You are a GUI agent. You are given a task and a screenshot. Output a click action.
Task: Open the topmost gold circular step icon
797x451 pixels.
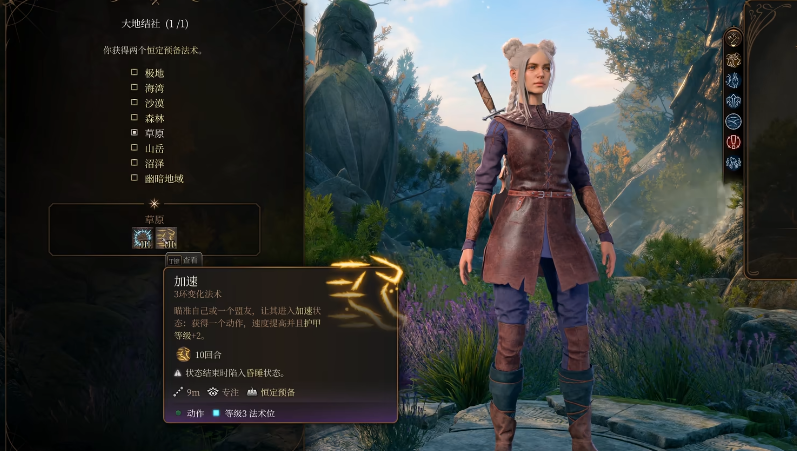click(x=734, y=38)
